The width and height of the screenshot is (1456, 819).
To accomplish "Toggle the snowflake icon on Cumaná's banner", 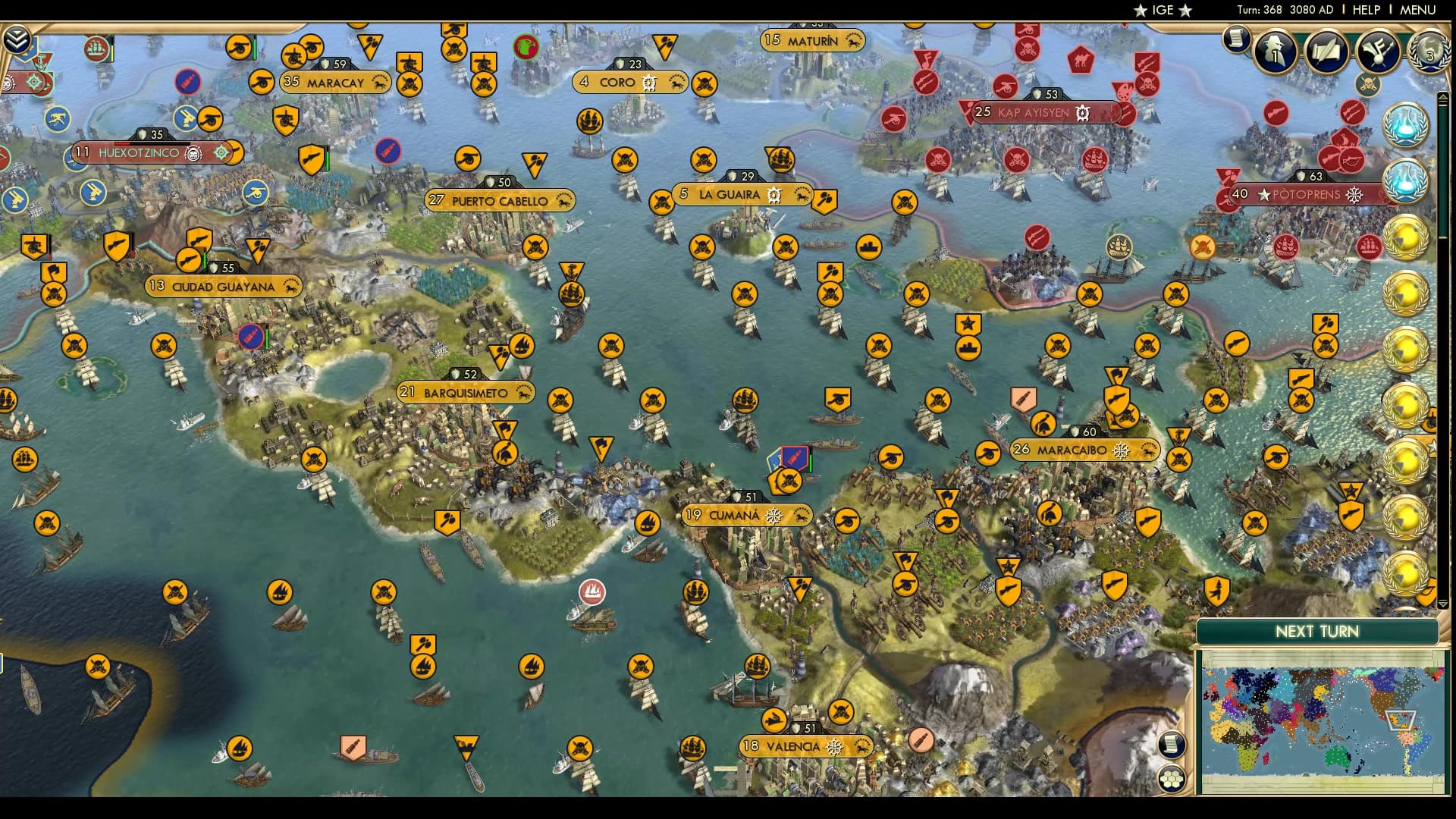I will click(x=773, y=516).
